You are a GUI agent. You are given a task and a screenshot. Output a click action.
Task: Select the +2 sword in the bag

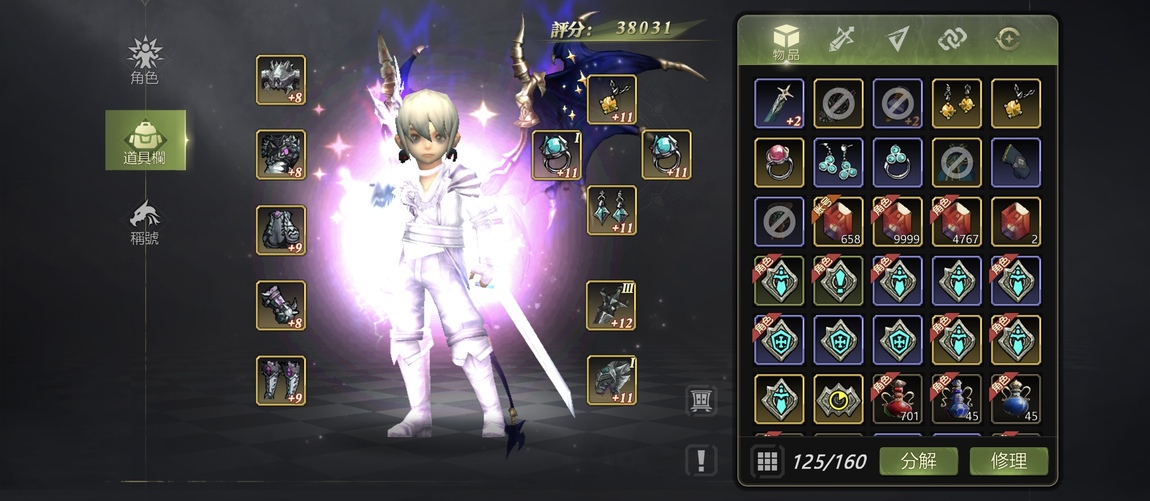pyautogui.click(x=779, y=104)
